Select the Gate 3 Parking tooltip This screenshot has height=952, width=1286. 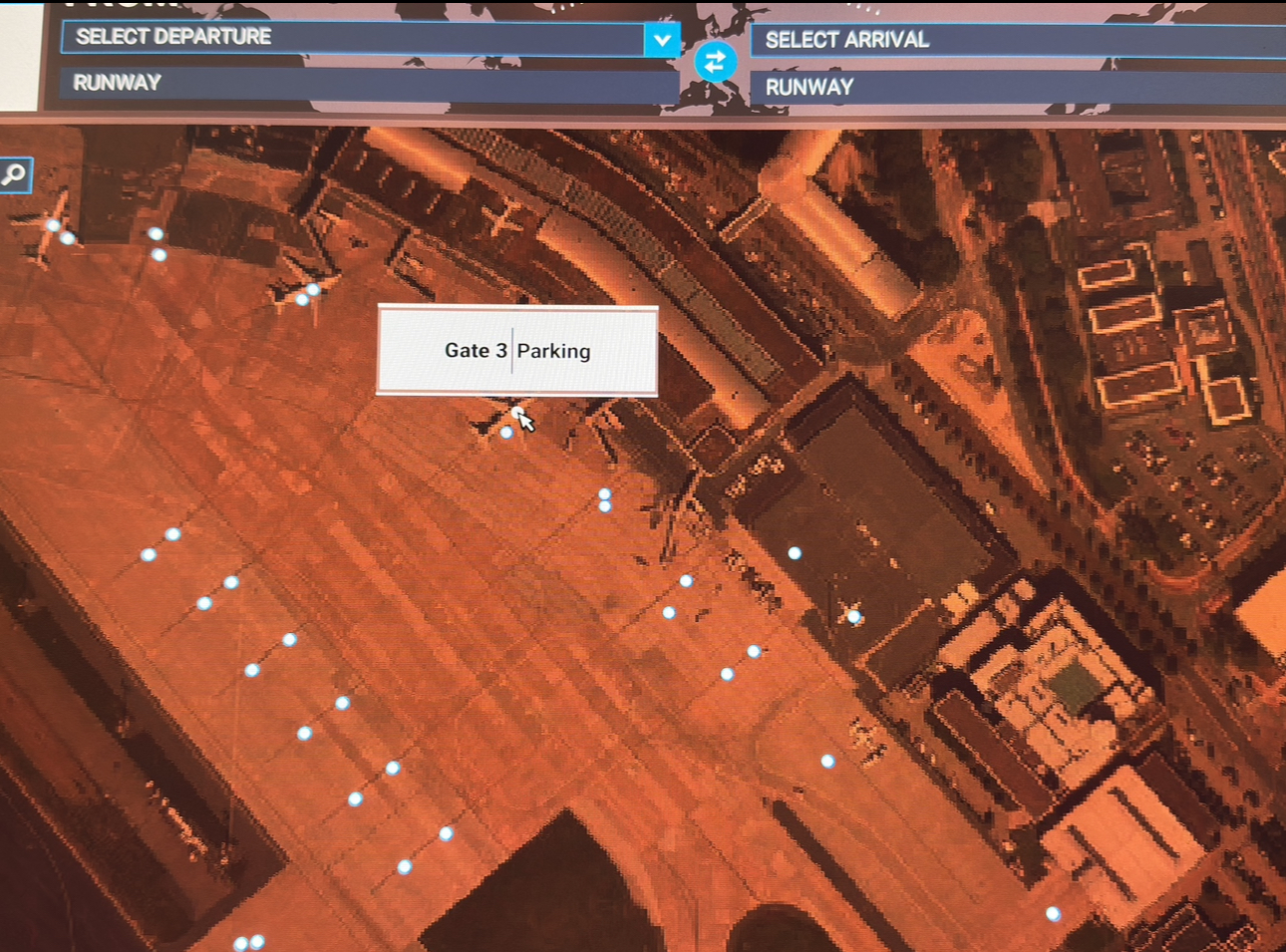(517, 351)
